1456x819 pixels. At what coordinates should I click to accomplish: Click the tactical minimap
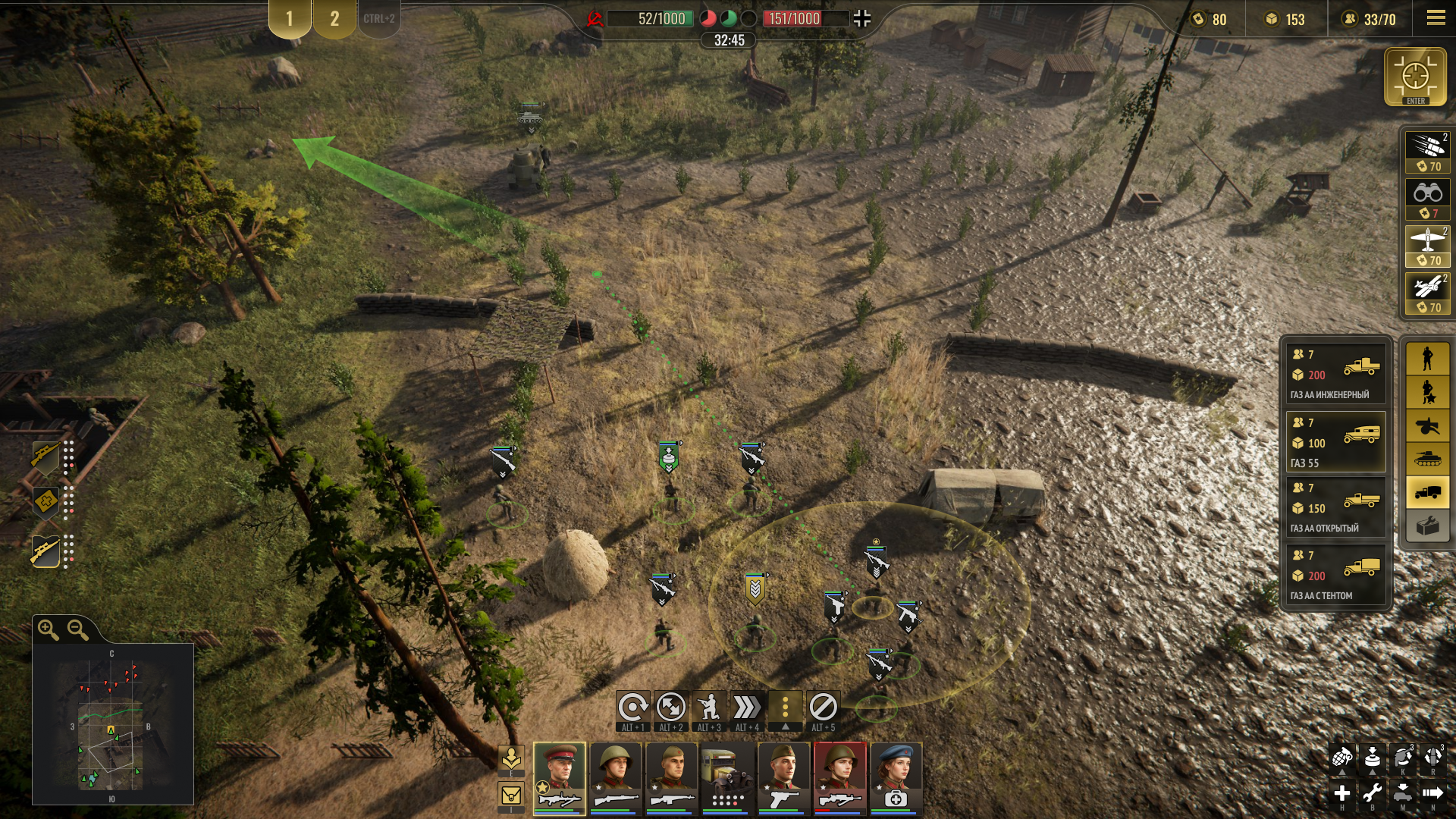[x=112, y=724]
